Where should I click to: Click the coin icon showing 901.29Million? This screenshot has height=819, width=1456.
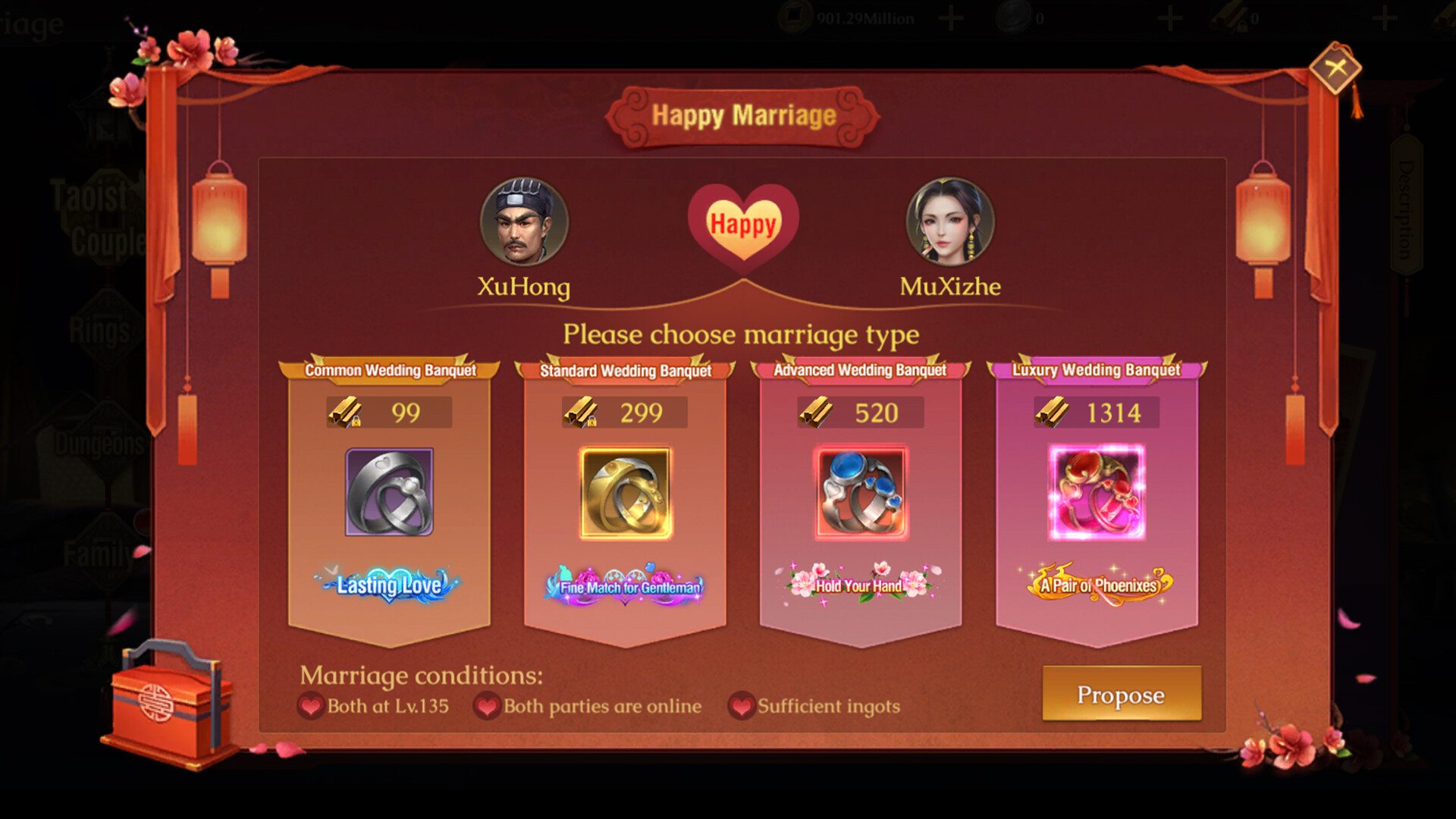795,15
